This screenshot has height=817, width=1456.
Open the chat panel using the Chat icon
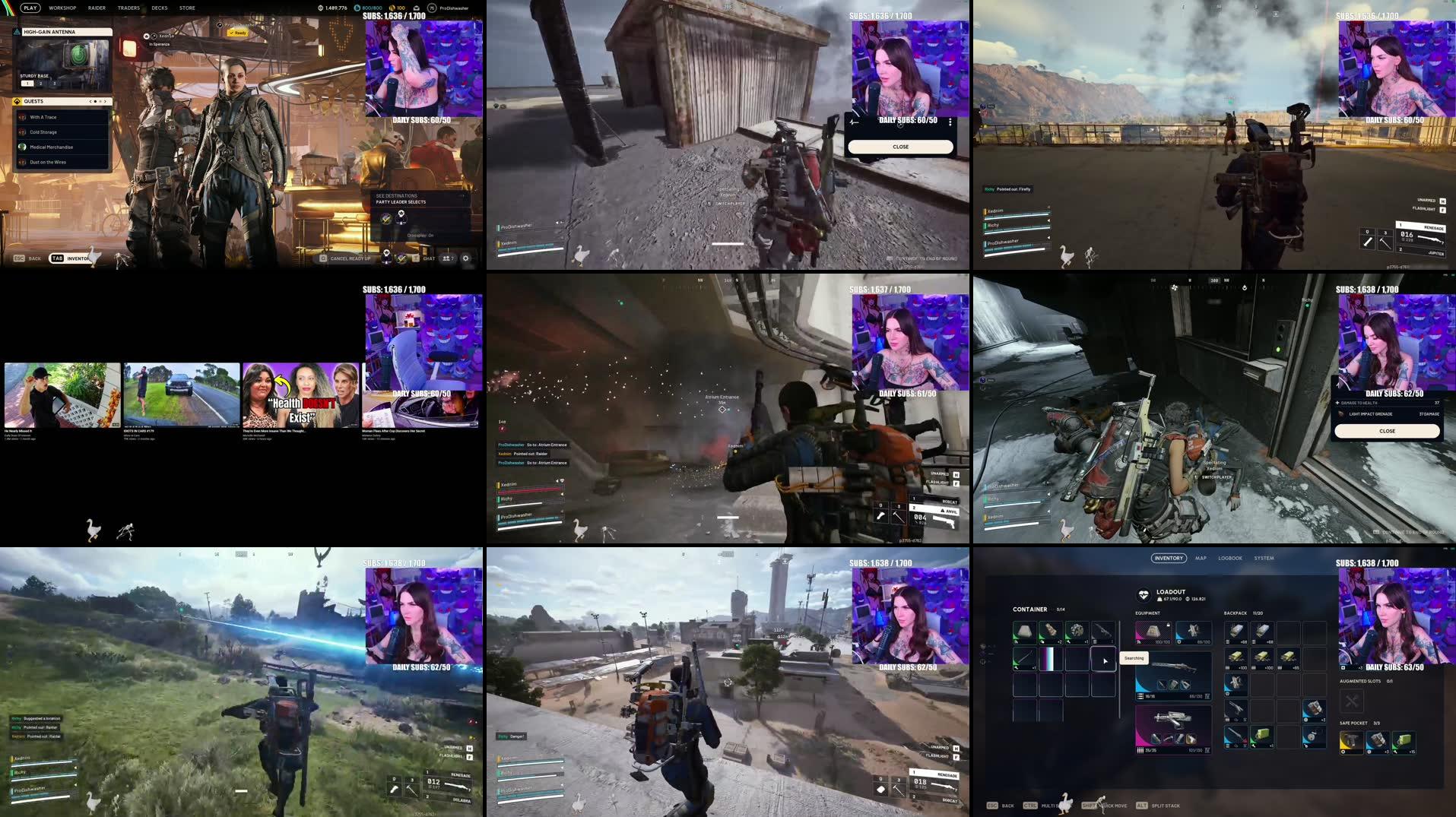(416, 258)
